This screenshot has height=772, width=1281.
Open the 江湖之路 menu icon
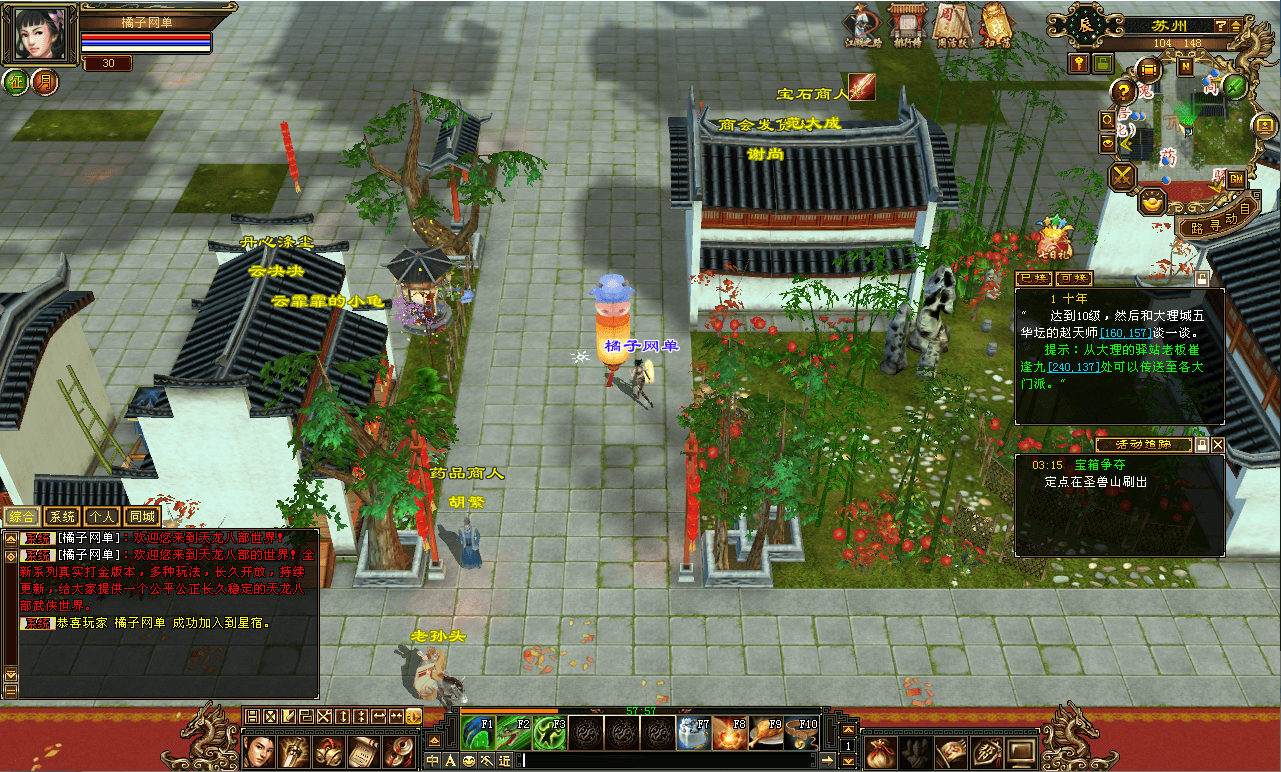pyautogui.click(x=863, y=24)
